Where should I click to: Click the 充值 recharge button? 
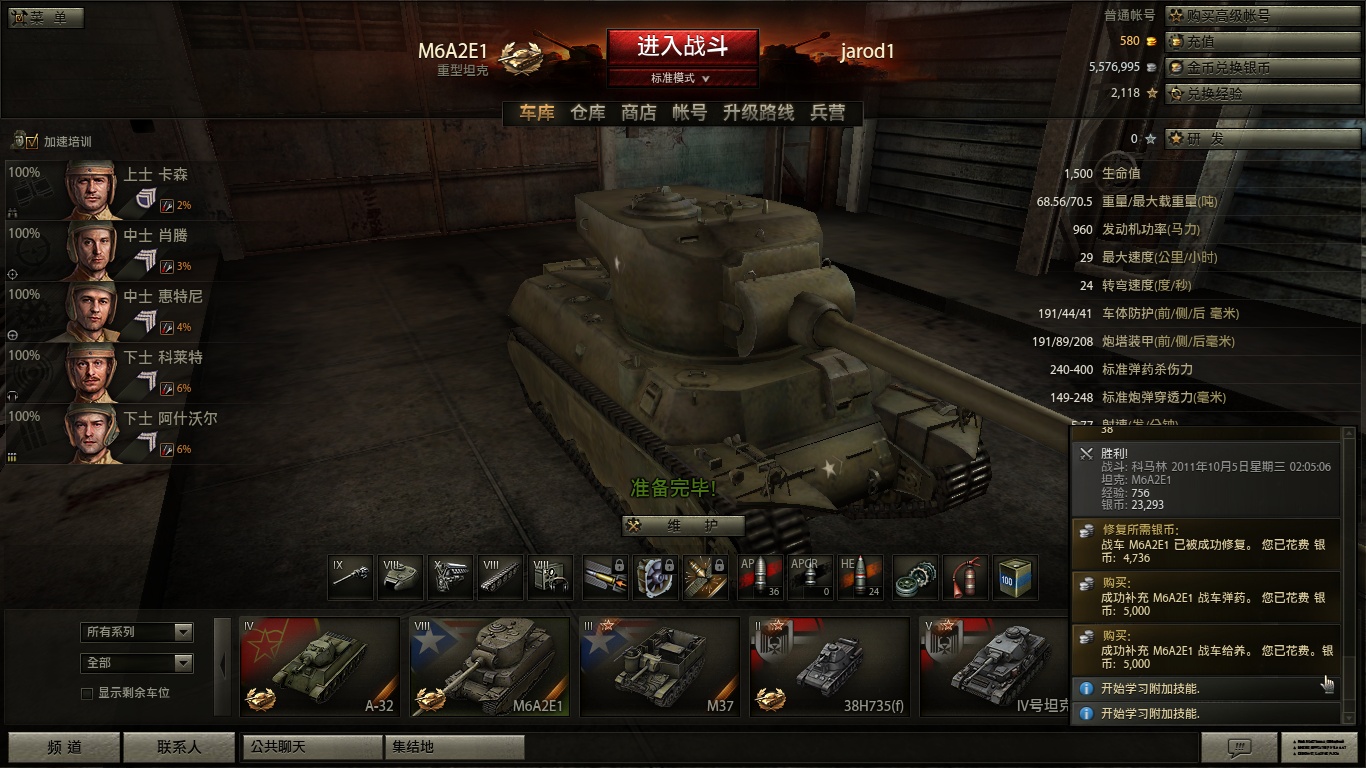coord(1262,42)
